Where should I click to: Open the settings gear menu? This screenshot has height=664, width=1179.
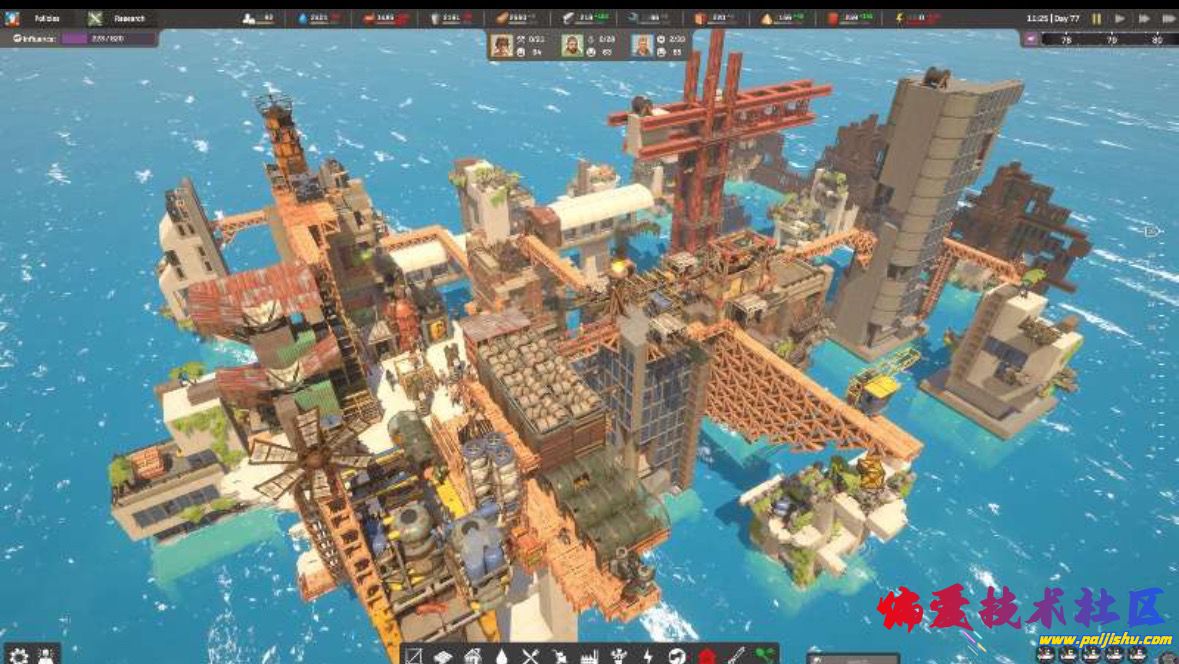[18, 655]
